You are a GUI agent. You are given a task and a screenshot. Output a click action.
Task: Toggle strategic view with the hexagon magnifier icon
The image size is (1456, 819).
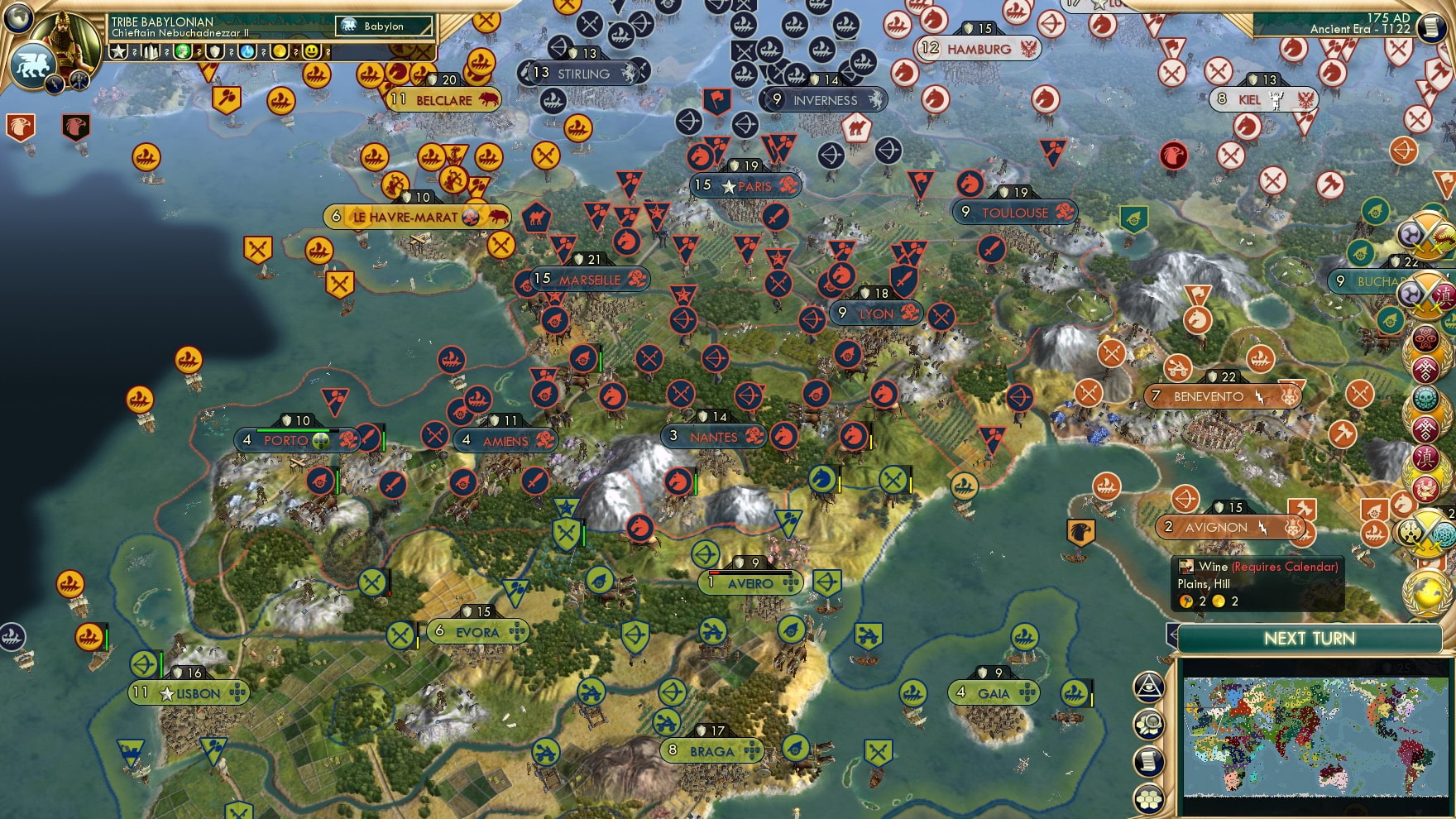[1148, 722]
